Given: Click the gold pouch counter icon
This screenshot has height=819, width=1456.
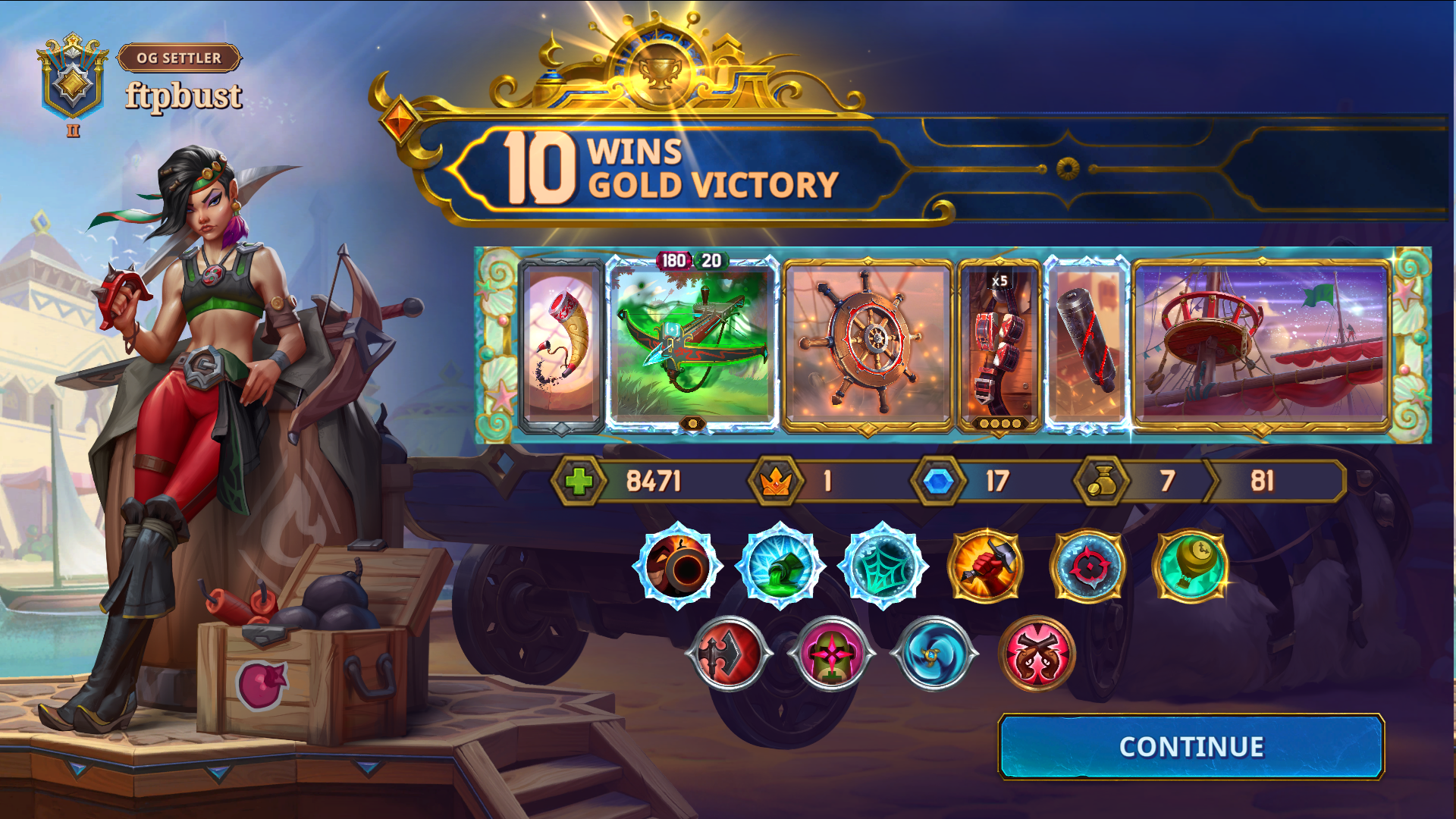Looking at the screenshot, I should [1100, 480].
